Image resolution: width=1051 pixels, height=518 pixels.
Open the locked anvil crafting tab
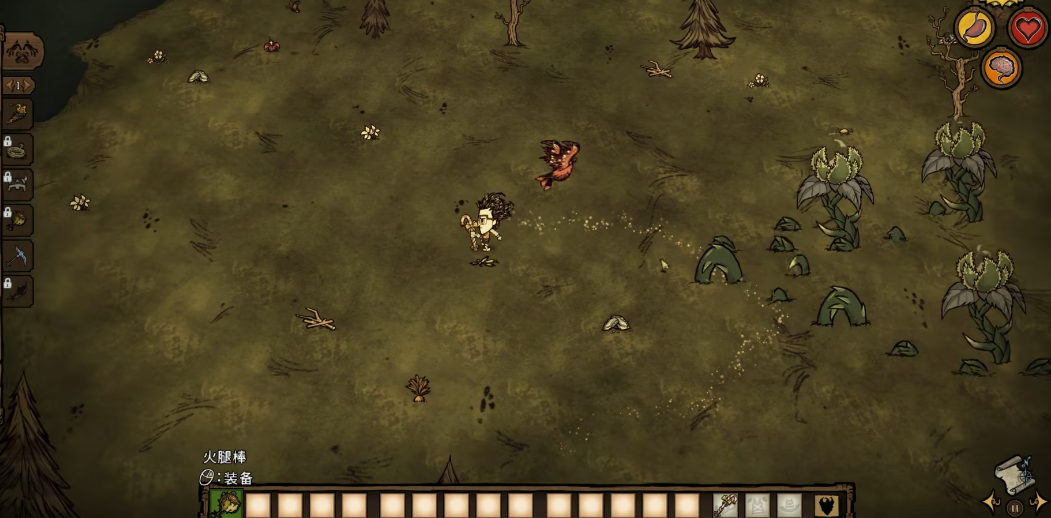[19, 185]
